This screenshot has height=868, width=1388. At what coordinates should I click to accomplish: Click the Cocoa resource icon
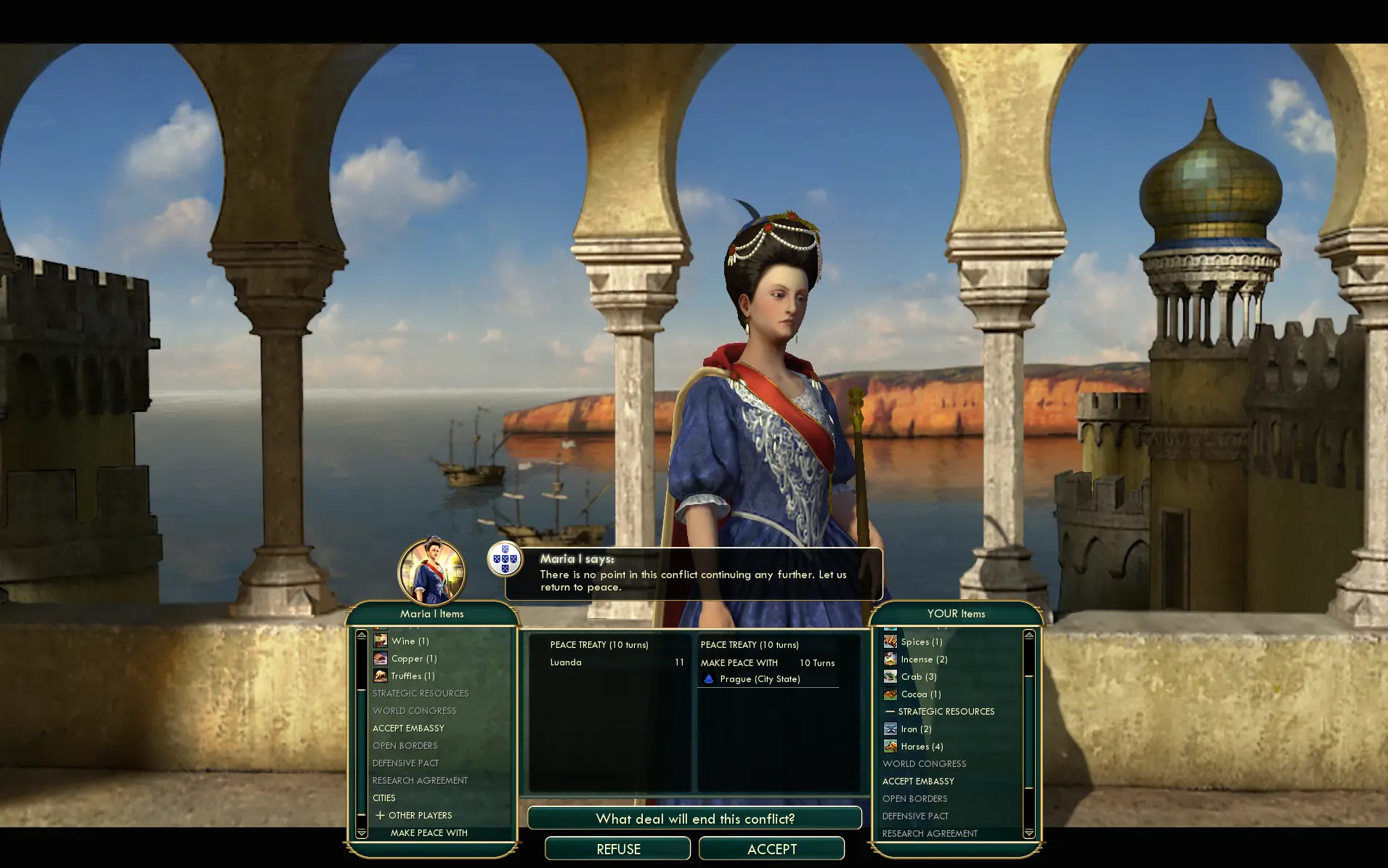890,694
